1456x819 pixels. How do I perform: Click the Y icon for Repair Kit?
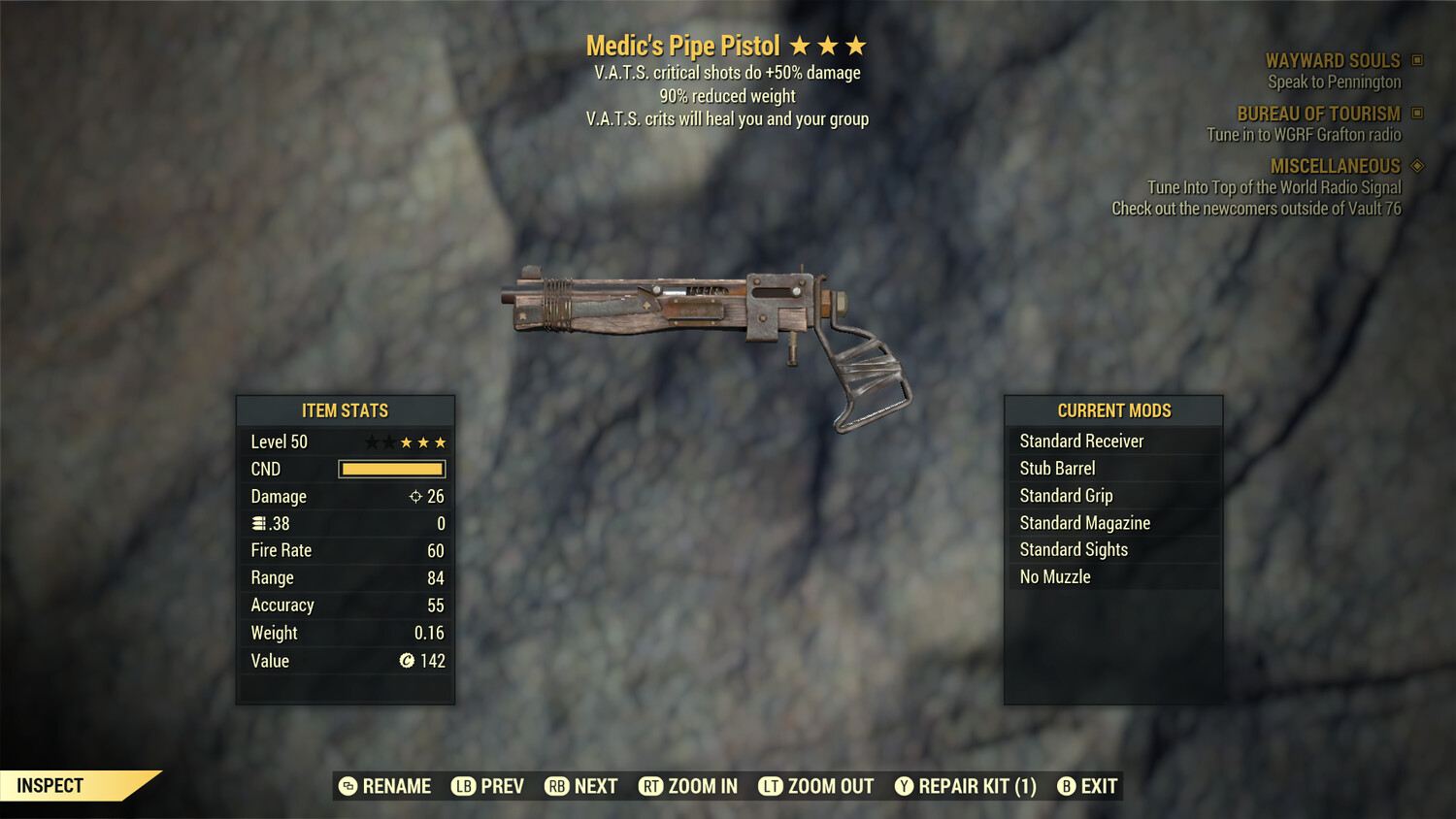905,786
